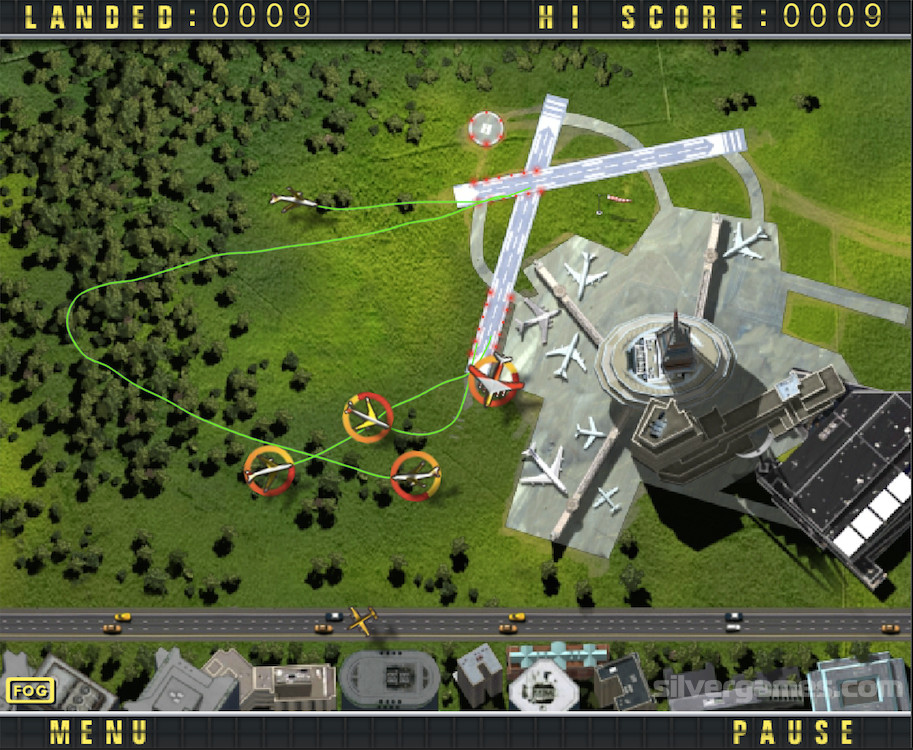Pause the game with PAUSE
The image size is (913, 750).
coord(795,731)
